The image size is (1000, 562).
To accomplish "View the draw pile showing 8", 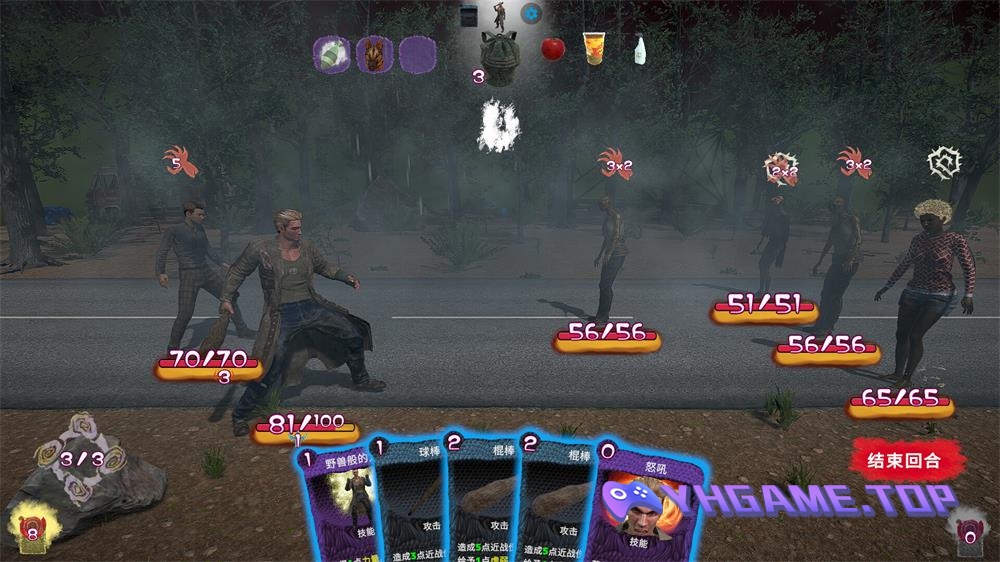I will (30, 525).
